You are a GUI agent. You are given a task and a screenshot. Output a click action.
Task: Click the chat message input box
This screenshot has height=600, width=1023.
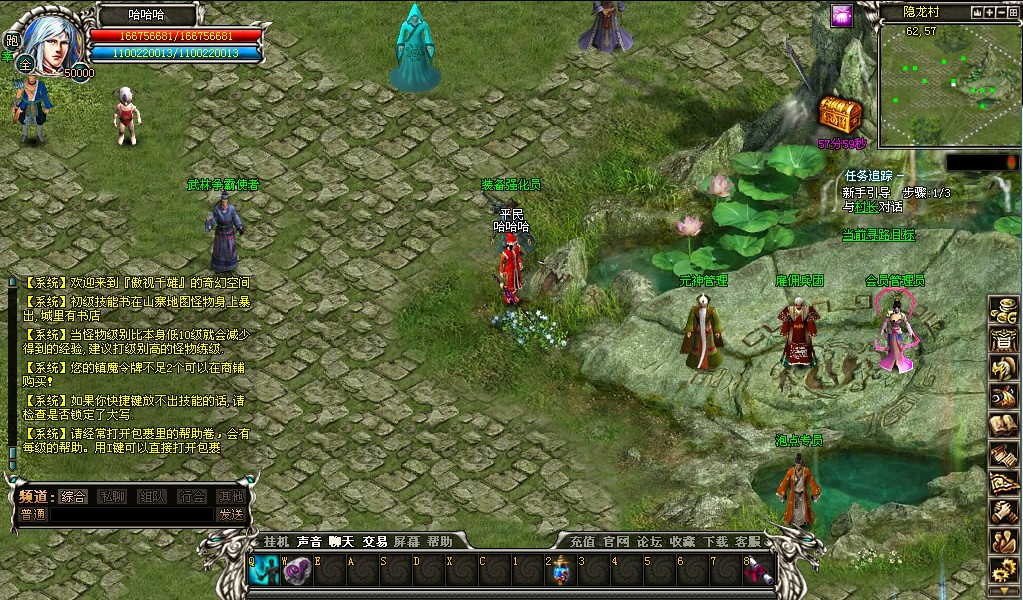pyautogui.click(x=130, y=514)
